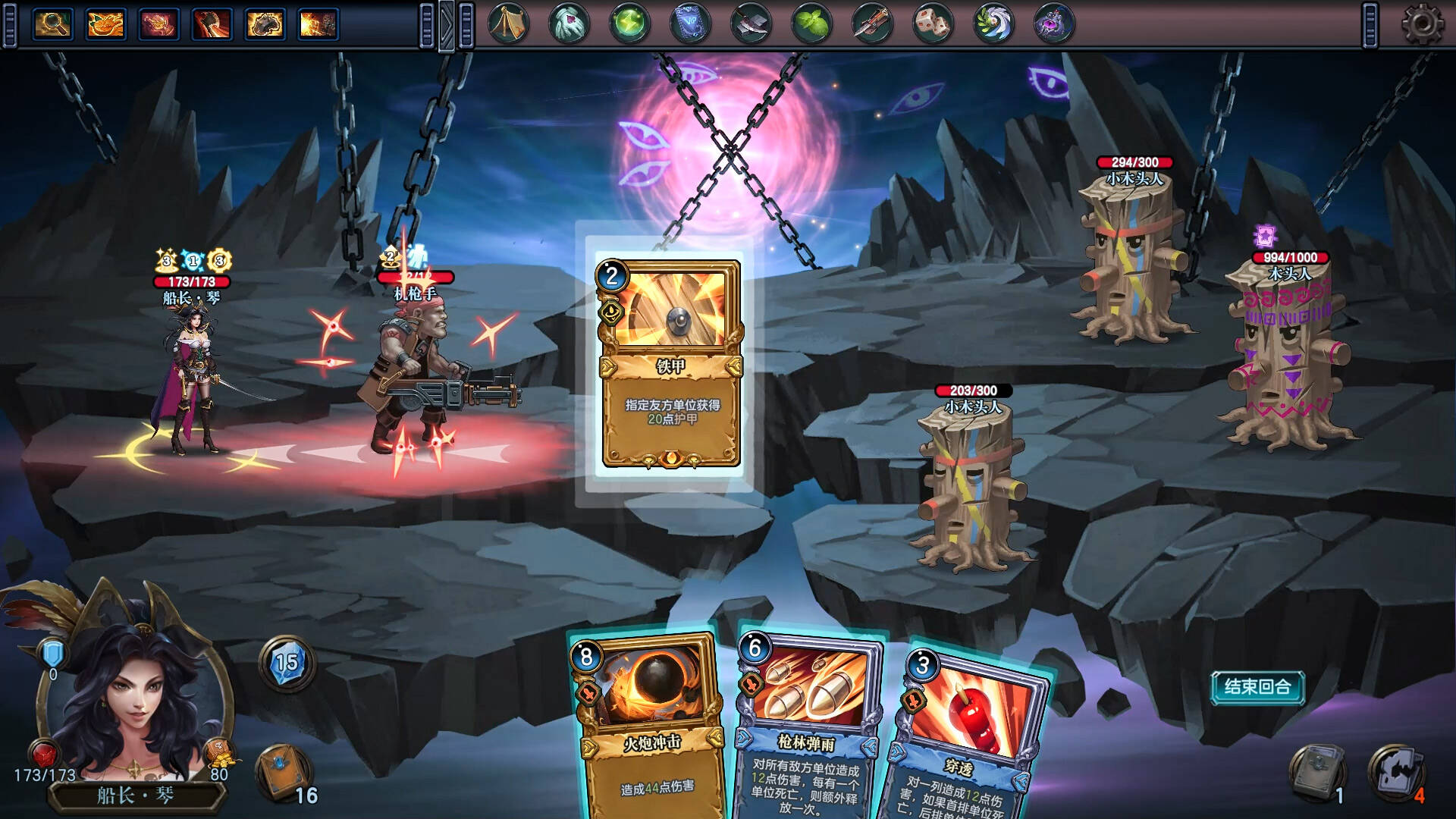Check the dice relic icon
The image size is (1456, 819).
coord(933,24)
